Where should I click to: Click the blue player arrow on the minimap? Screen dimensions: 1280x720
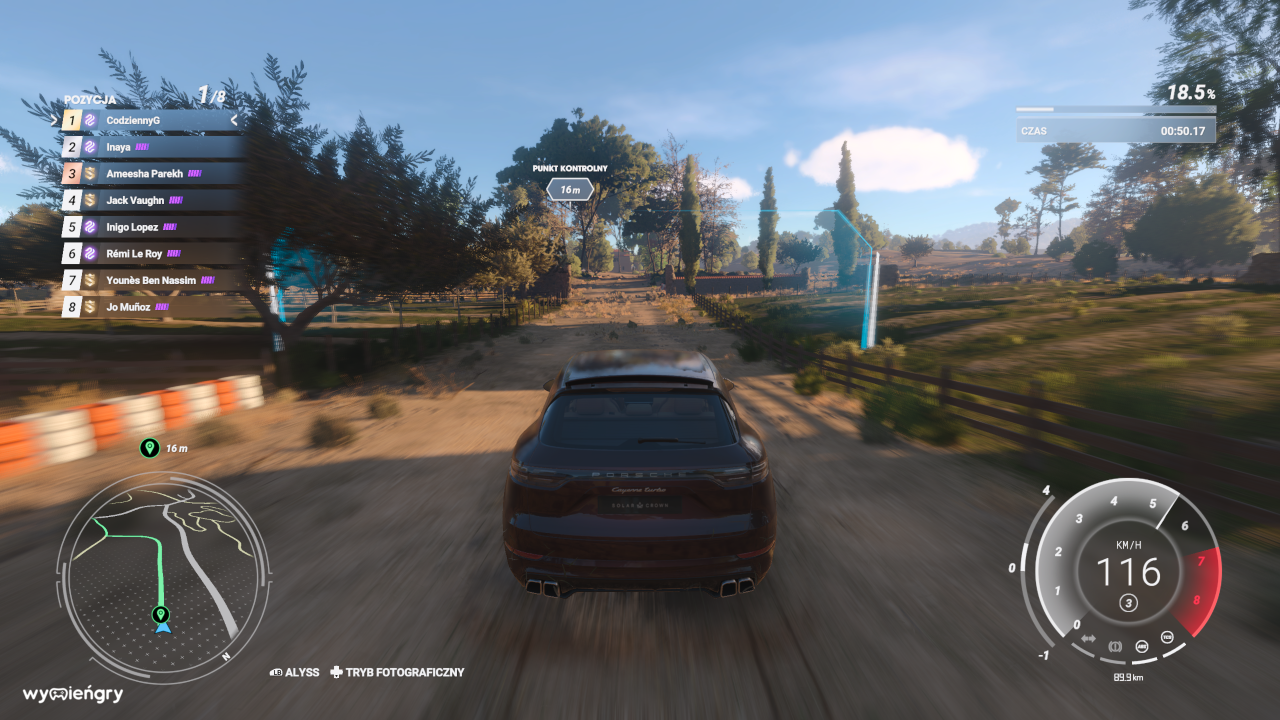pos(163,628)
